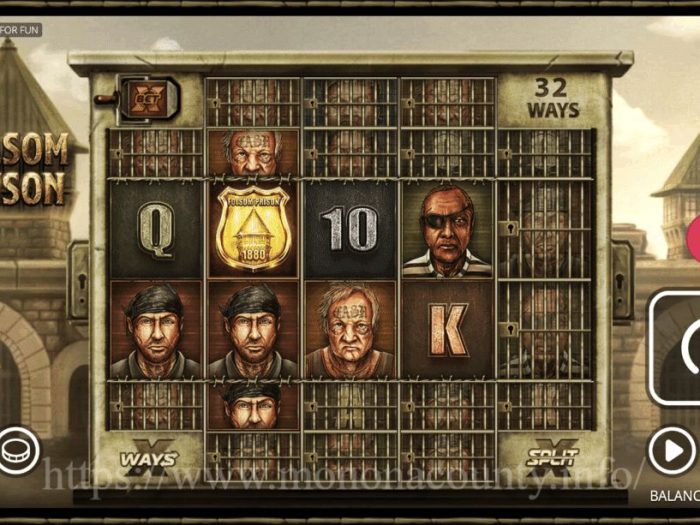Spin the reels with the large spin button
This screenshot has height=525, width=700.
point(681,348)
